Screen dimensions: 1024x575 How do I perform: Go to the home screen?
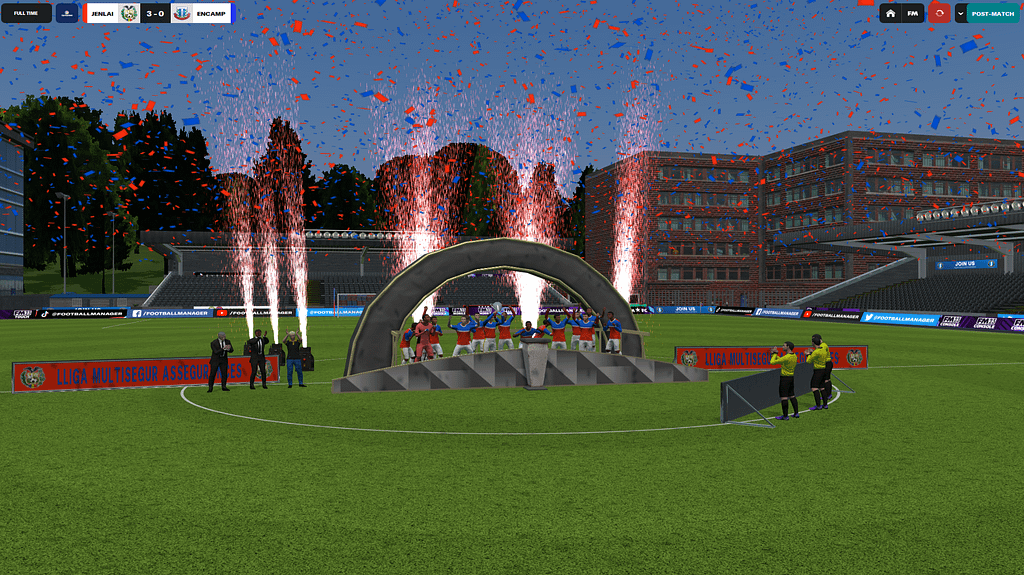tap(890, 13)
